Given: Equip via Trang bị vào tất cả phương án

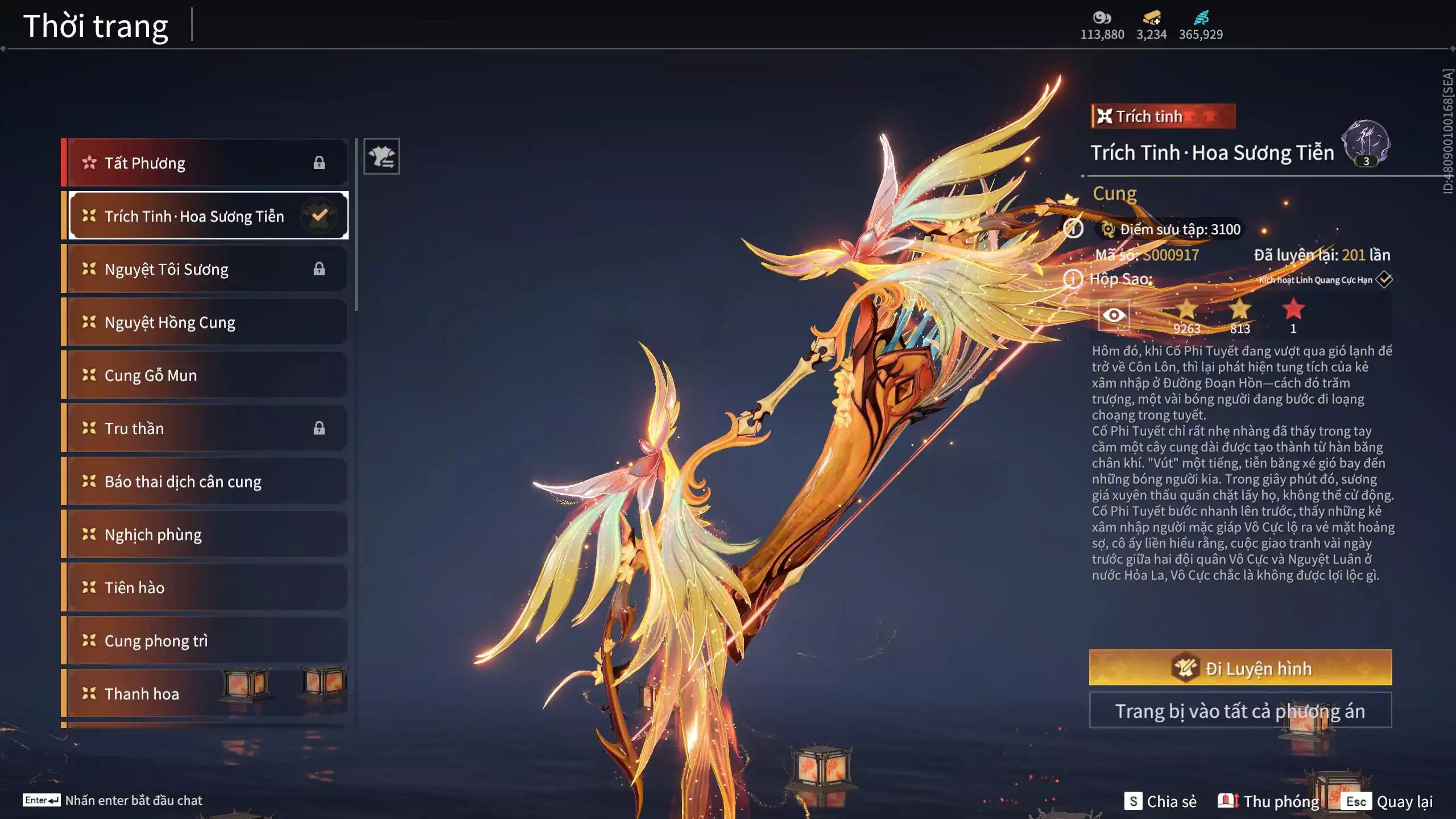Looking at the screenshot, I should click(1240, 711).
